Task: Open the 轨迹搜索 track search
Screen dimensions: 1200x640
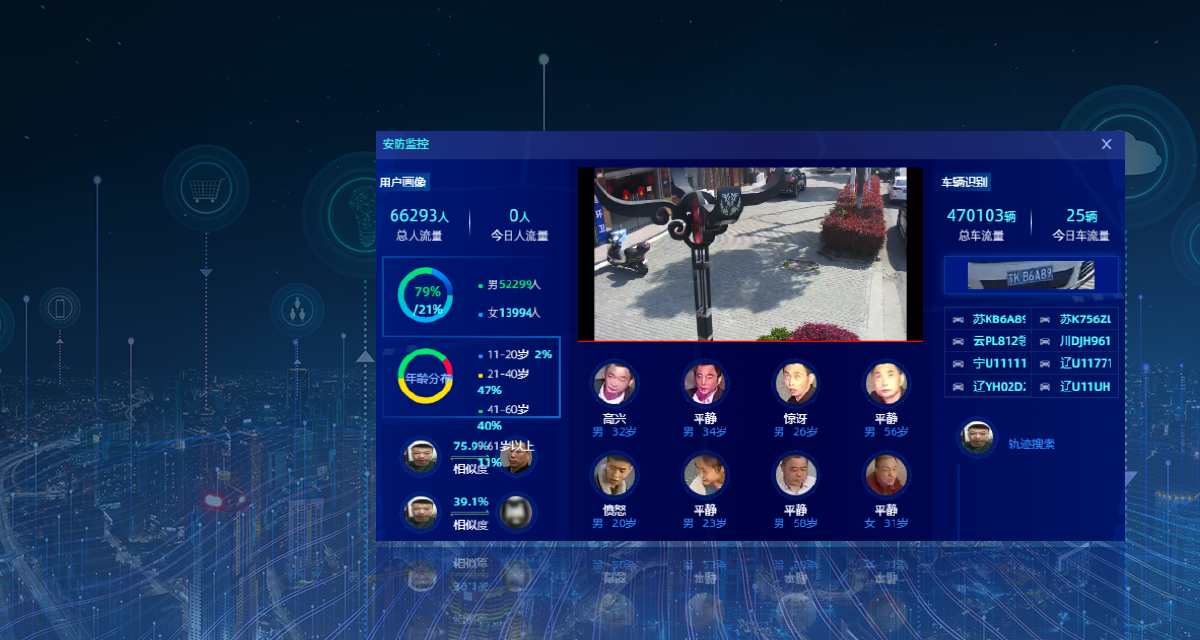Action: point(1031,444)
